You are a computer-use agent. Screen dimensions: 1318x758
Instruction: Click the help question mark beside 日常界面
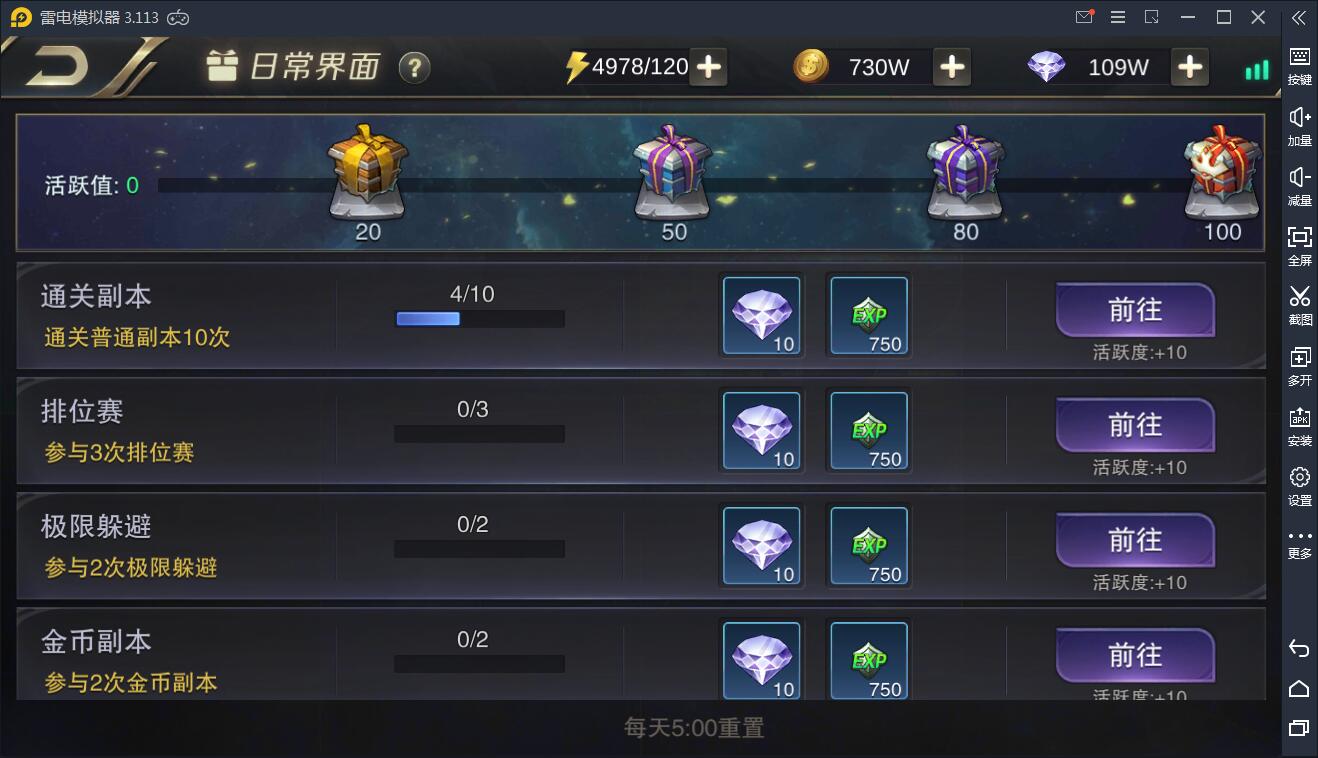click(x=414, y=68)
